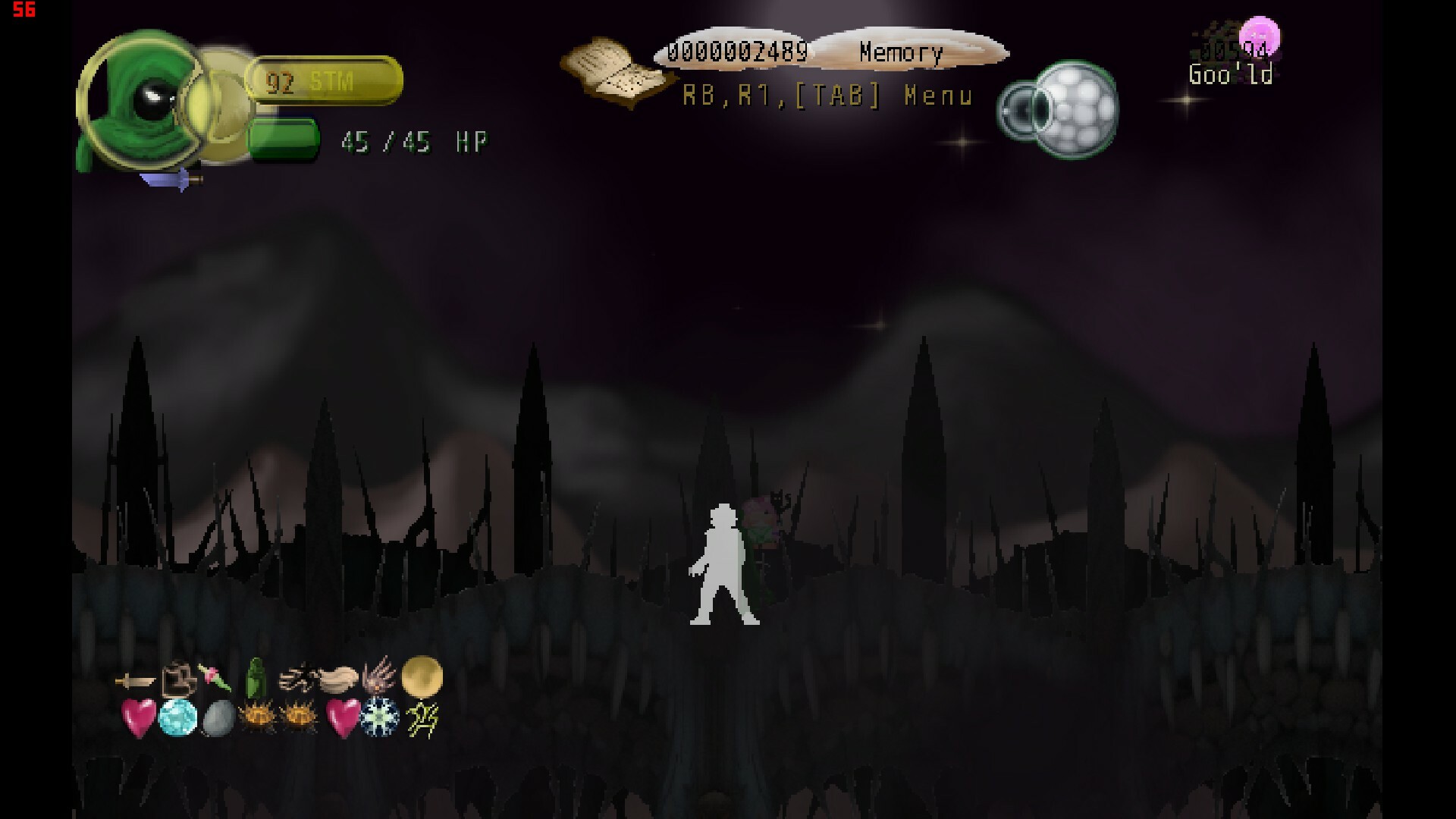
Task: Click the Memory tab label
Action: pos(900,52)
